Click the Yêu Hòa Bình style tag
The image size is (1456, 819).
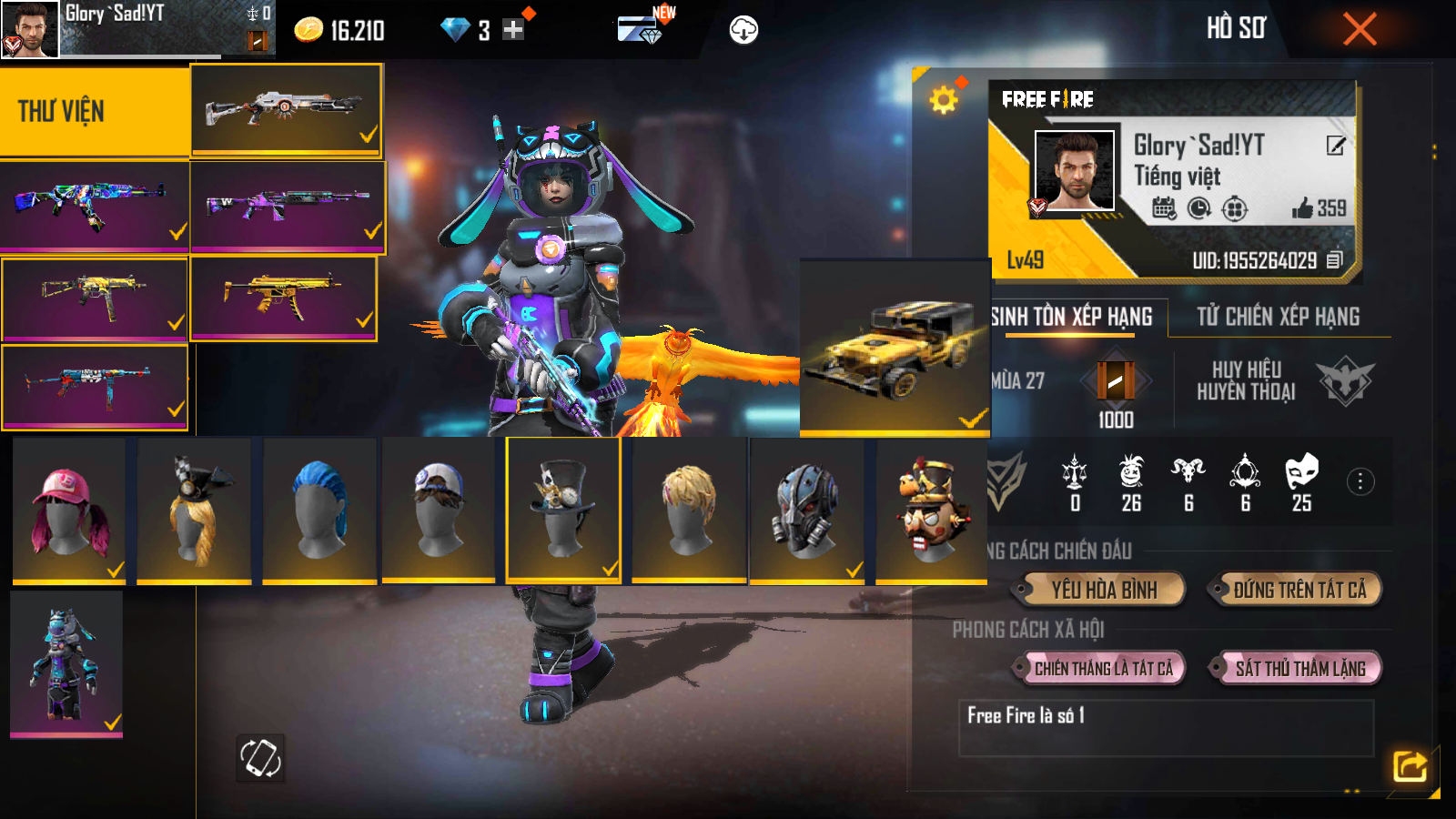point(1104,590)
